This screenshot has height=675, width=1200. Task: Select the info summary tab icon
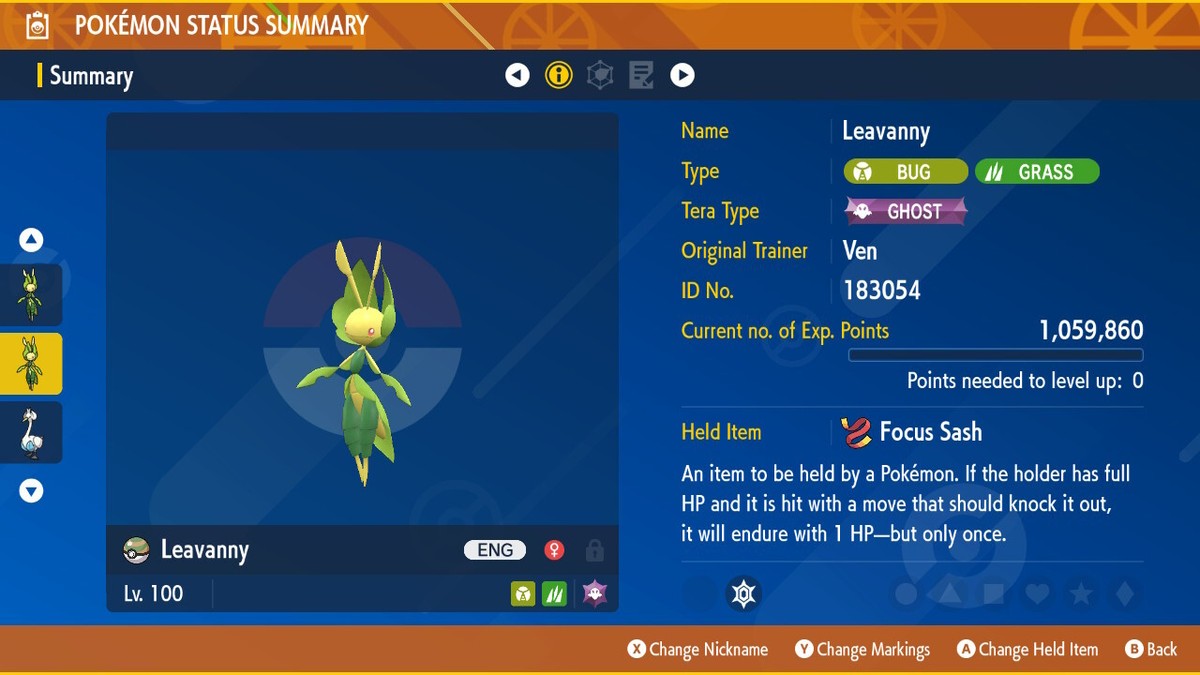point(559,75)
